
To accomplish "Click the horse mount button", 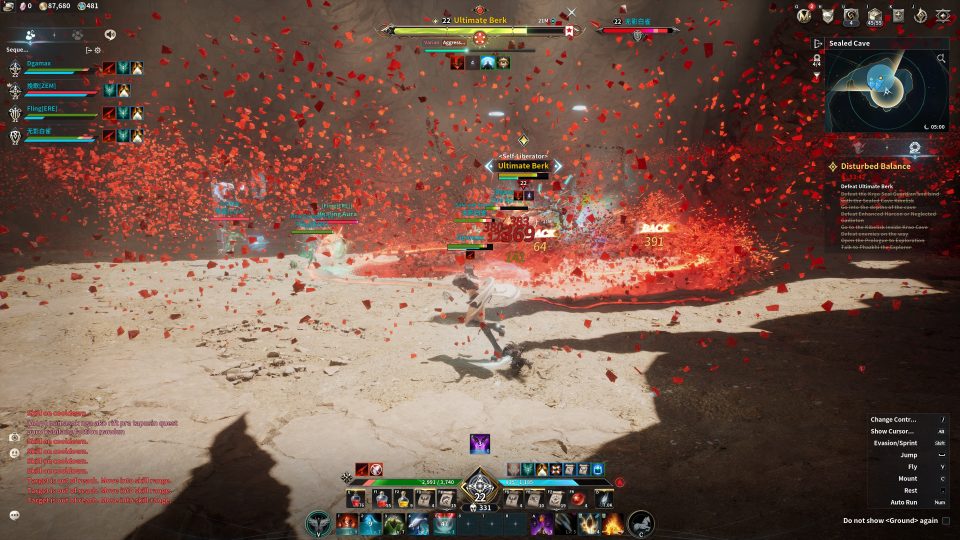I will [x=640, y=522].
